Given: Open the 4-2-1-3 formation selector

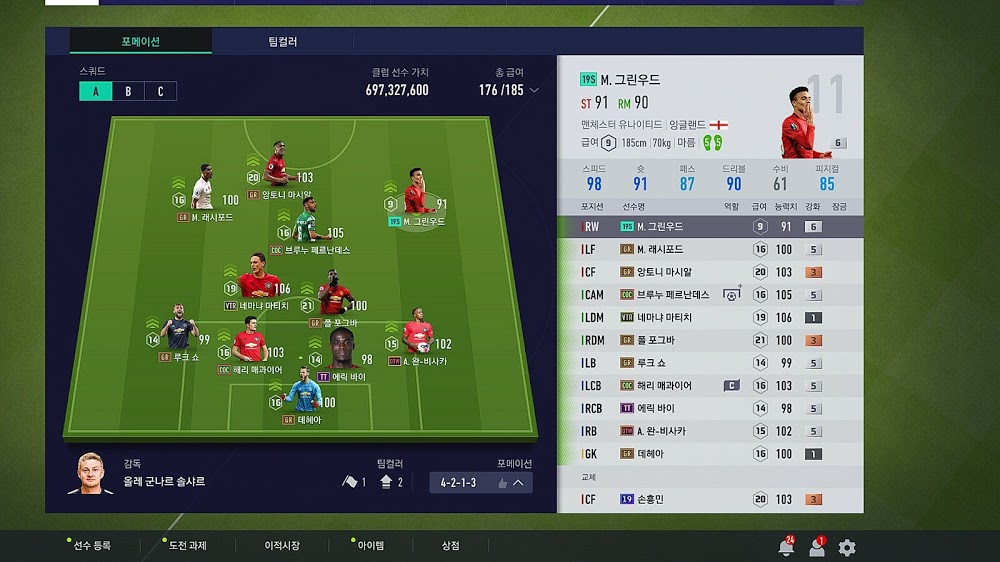Looking at the screenshot, I should (x=480, y=482).
